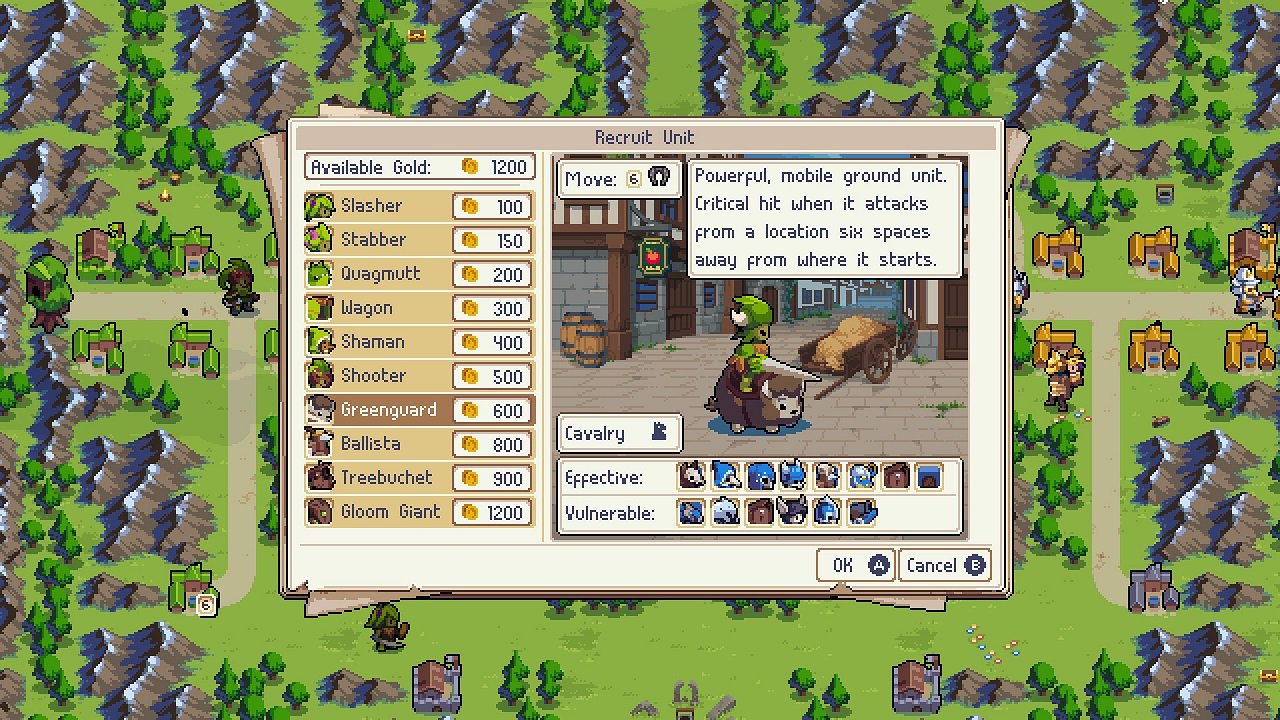This screenshot has width=1280, height=720.
Task: Click the first unit icon in the Effective row
Action: click(x=691, y=477)
